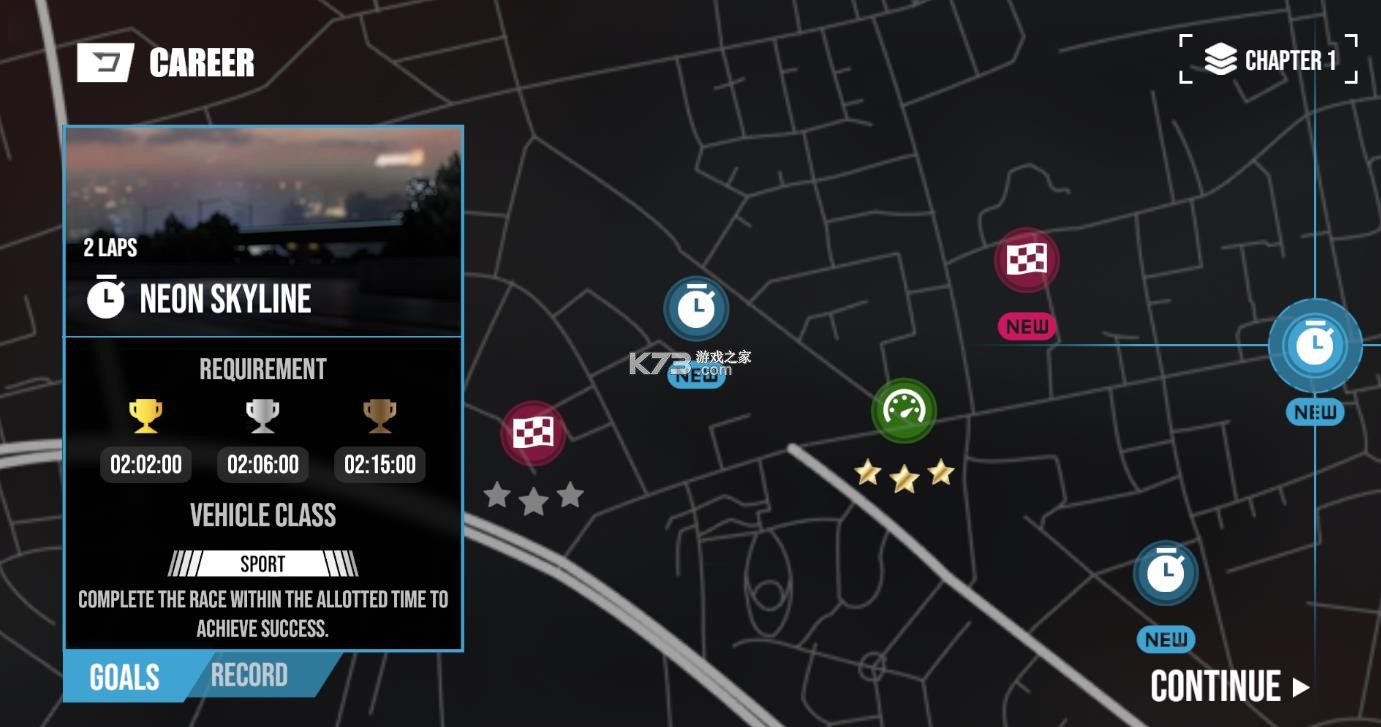This screenshot has width=1381, height=727.
Task: Click the three-star rating under the speedometer event
Action: point(903,475)
